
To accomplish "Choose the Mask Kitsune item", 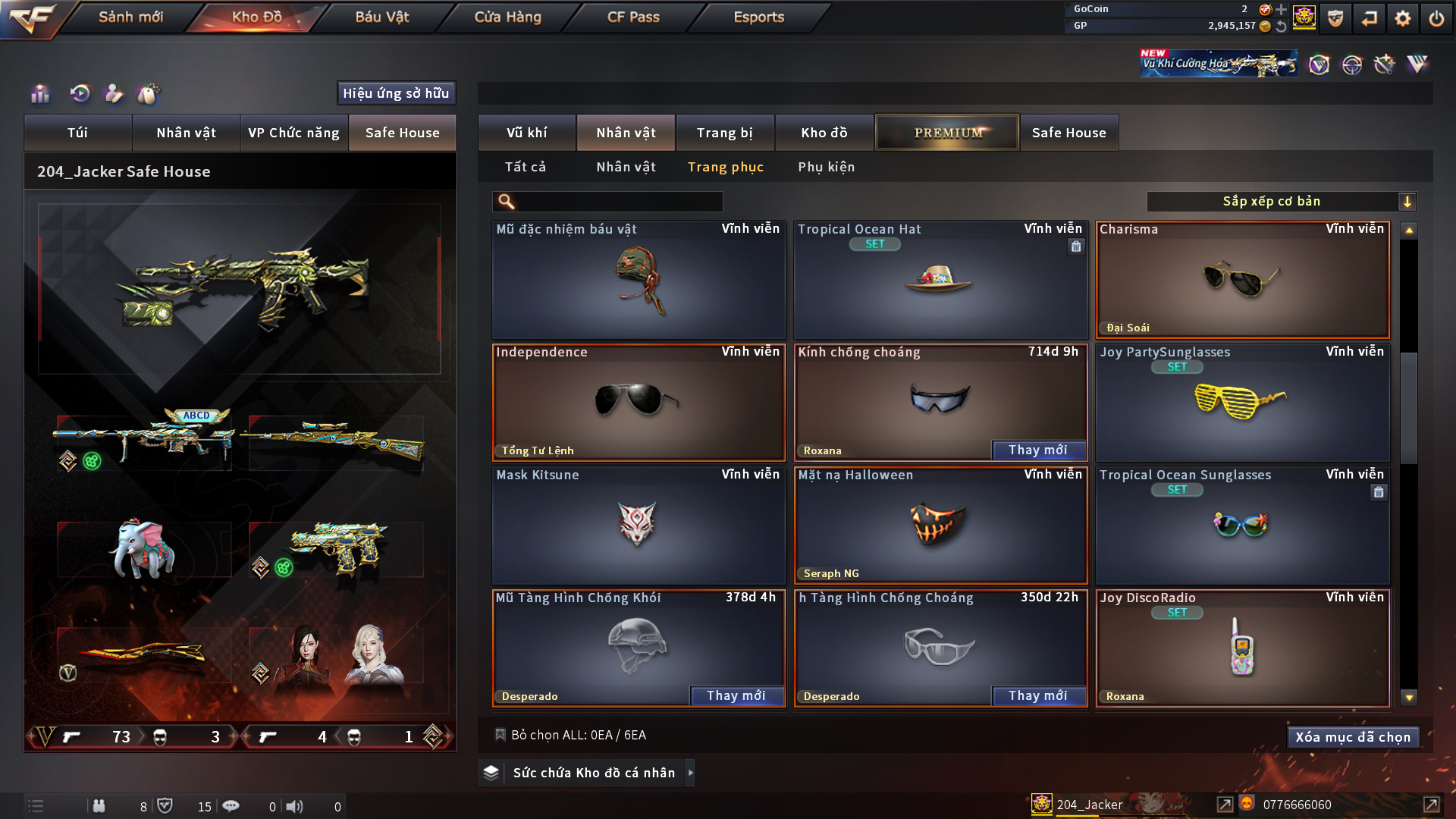I will tap(638, 526).
